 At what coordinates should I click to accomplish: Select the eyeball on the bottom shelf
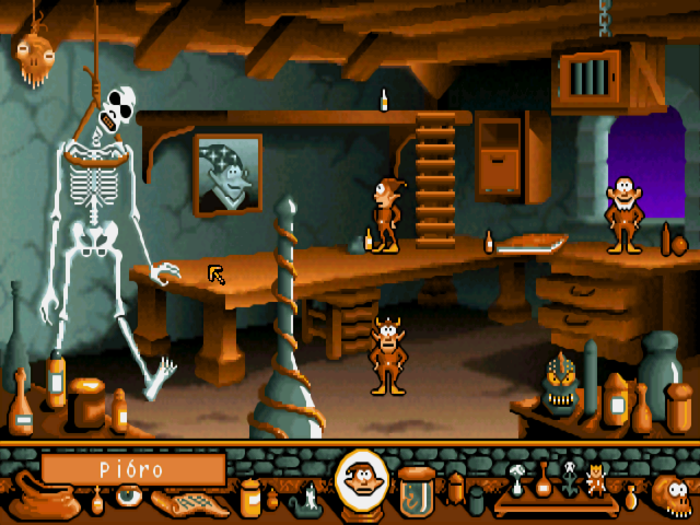pyautogui.click(x=128, y=495)
